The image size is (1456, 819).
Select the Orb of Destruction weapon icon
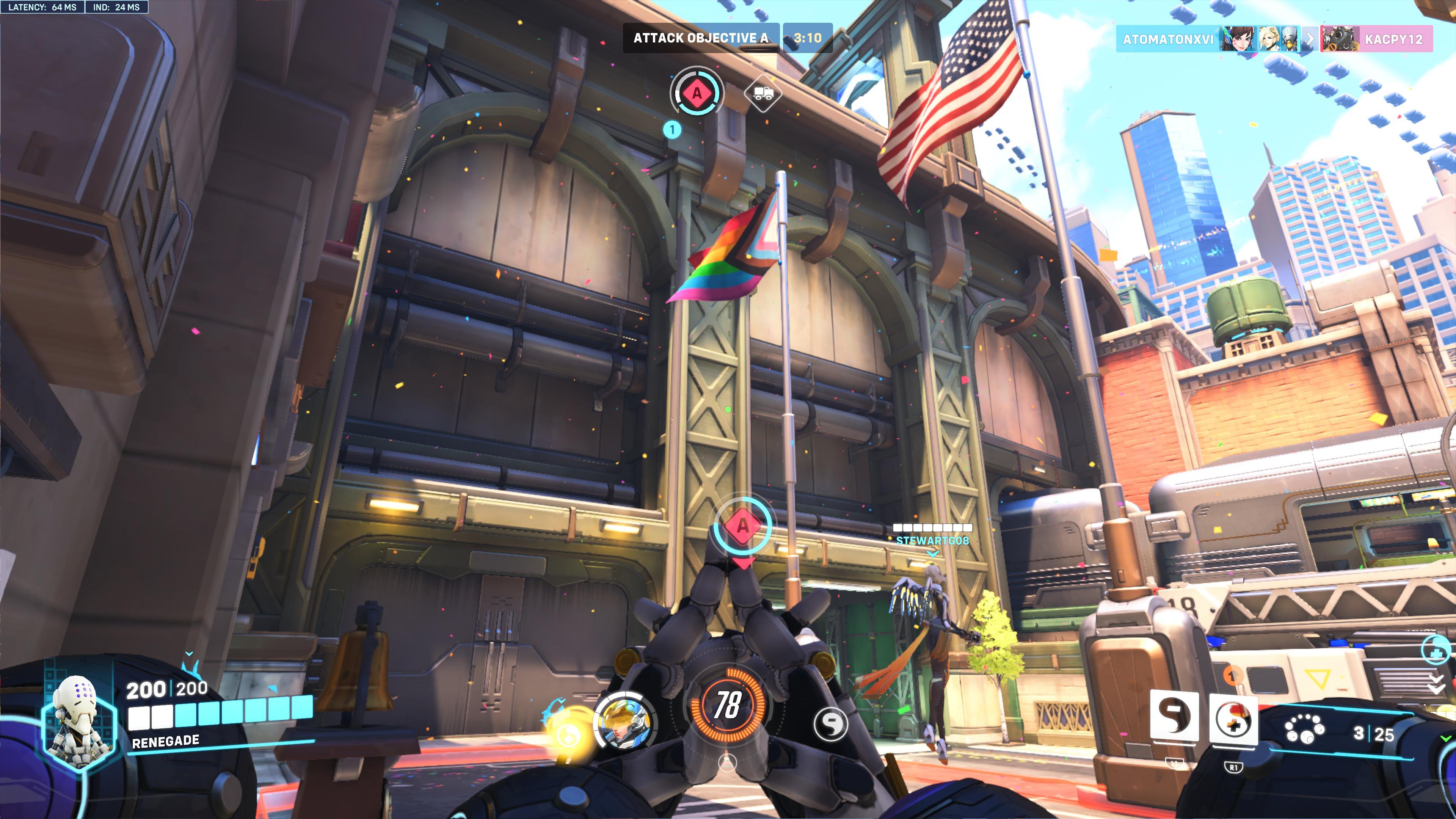click(x=1304, y=729)
